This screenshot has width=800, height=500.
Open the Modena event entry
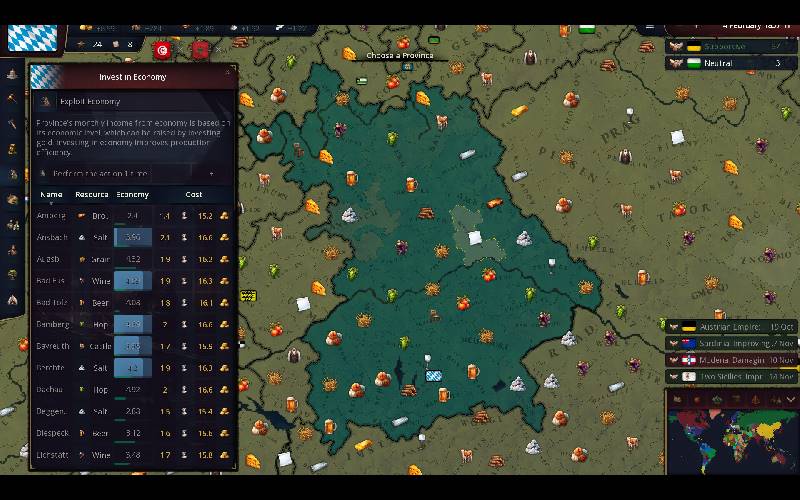pyautogui.click(x=731, y=359)
